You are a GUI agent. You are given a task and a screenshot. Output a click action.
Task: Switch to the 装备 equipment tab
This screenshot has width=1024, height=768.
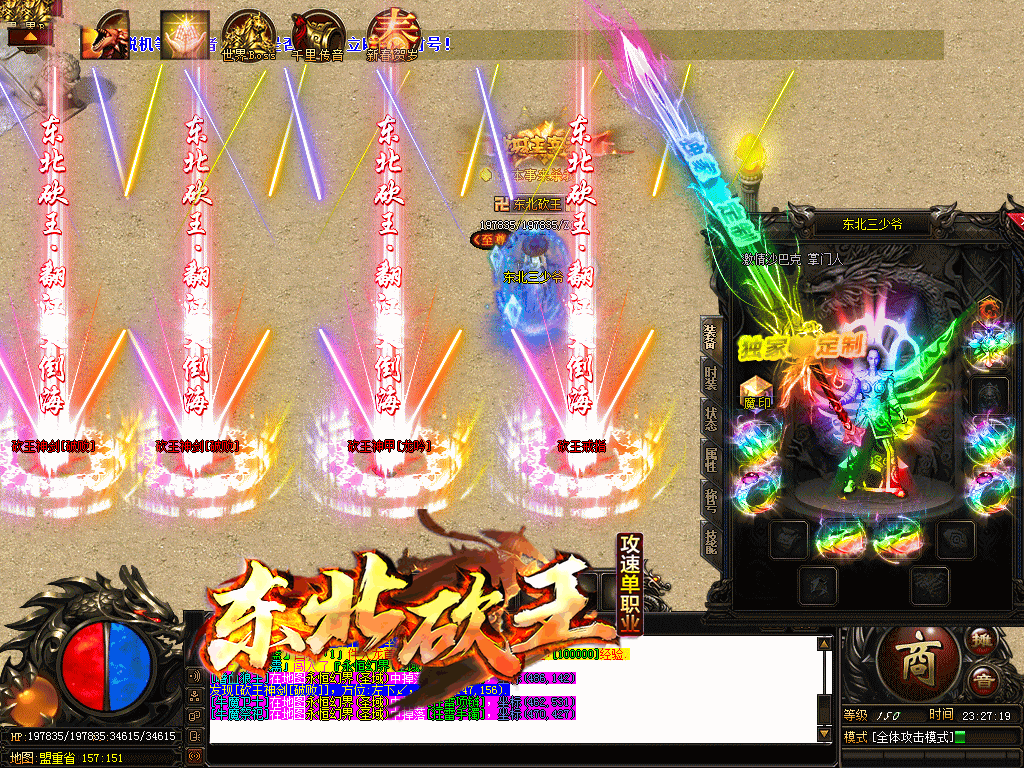click(710, 336)
